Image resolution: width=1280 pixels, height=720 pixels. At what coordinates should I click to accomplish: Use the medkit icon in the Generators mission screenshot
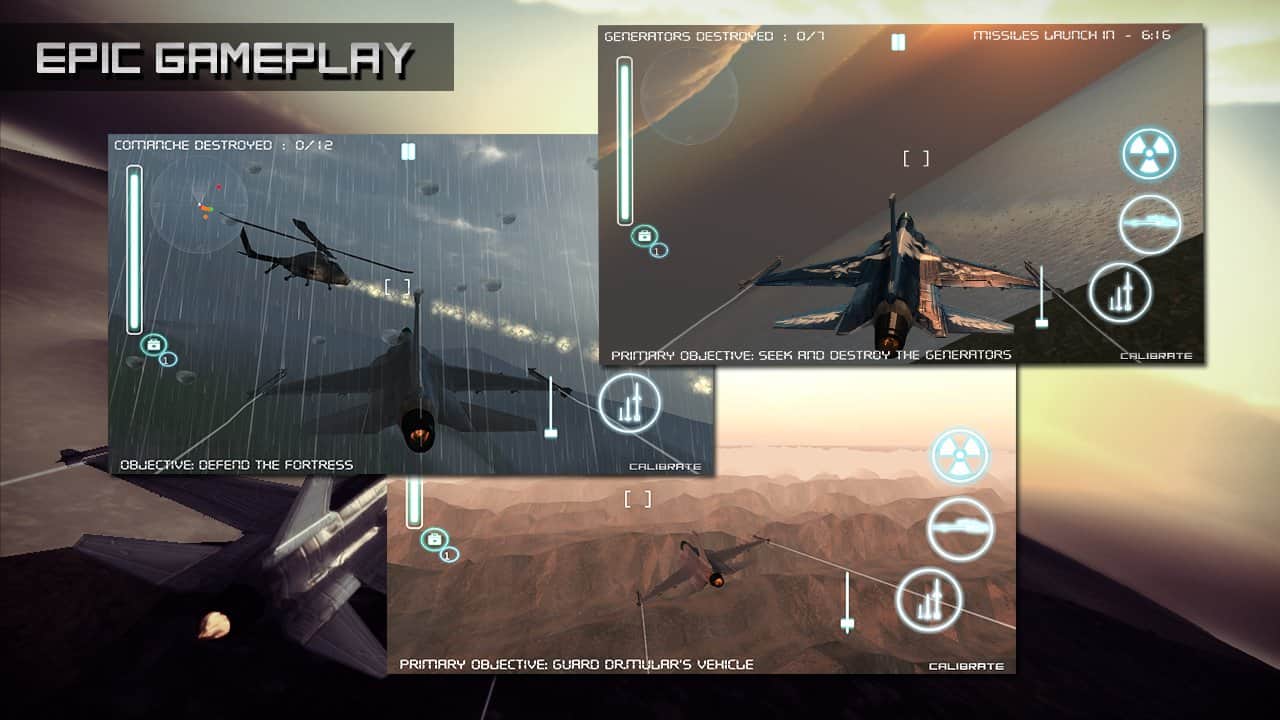pos(644,235)
